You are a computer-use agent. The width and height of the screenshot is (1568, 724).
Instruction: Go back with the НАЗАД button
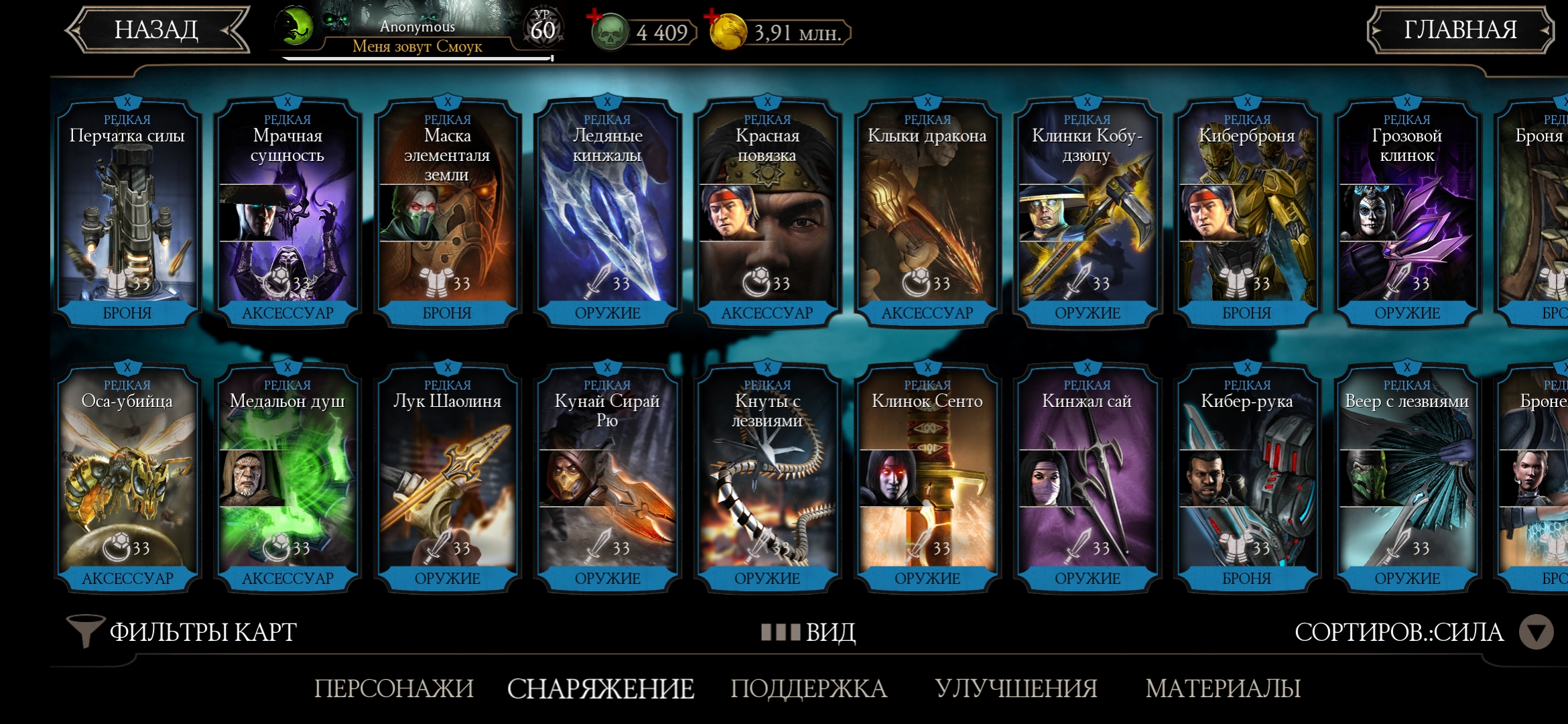tap(157, 30)
